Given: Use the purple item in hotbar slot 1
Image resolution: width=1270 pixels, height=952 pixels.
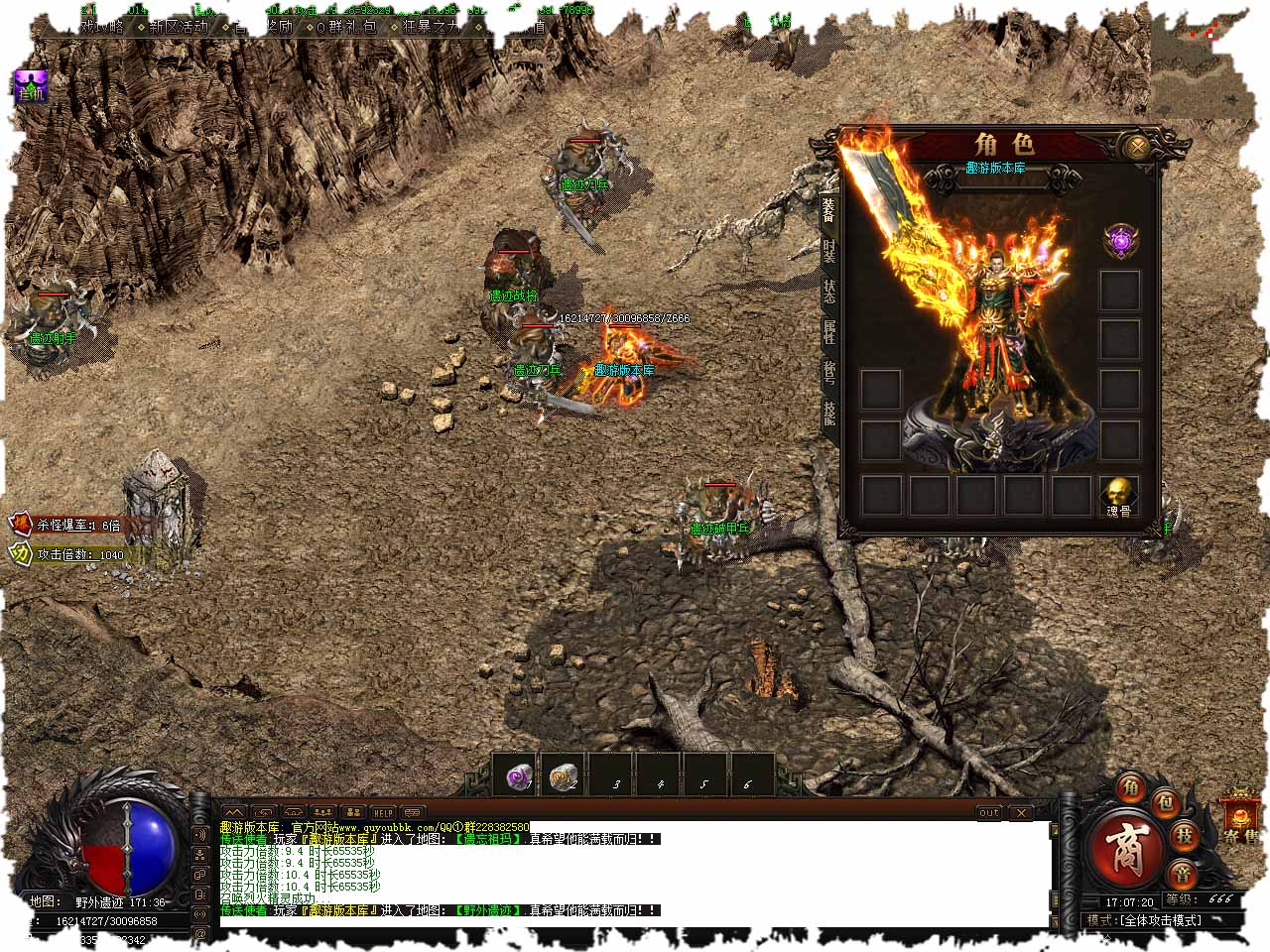Looking at the screenshot, I should coord(519,776).
